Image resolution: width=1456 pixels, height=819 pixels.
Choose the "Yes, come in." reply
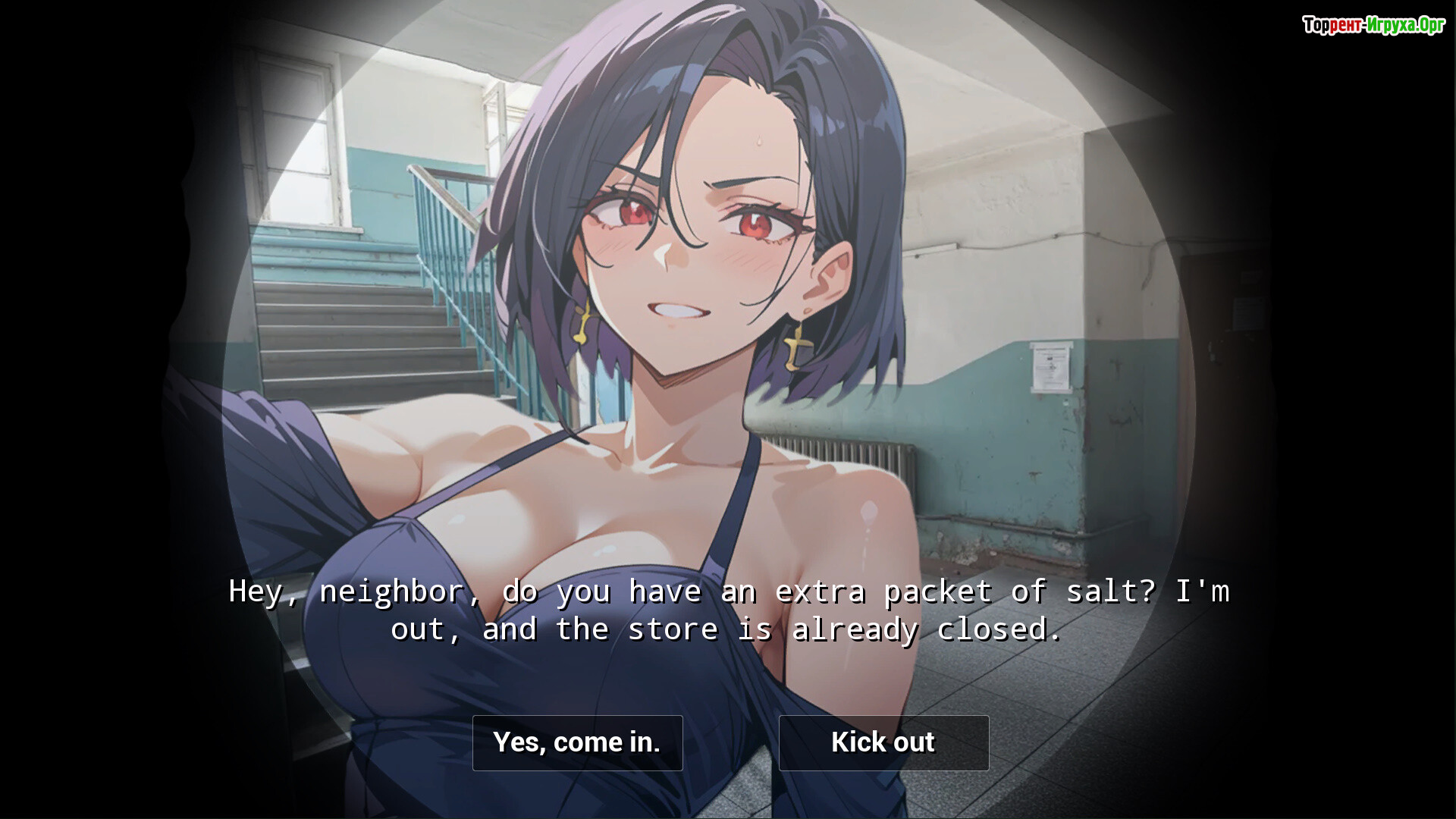[577, 742]
